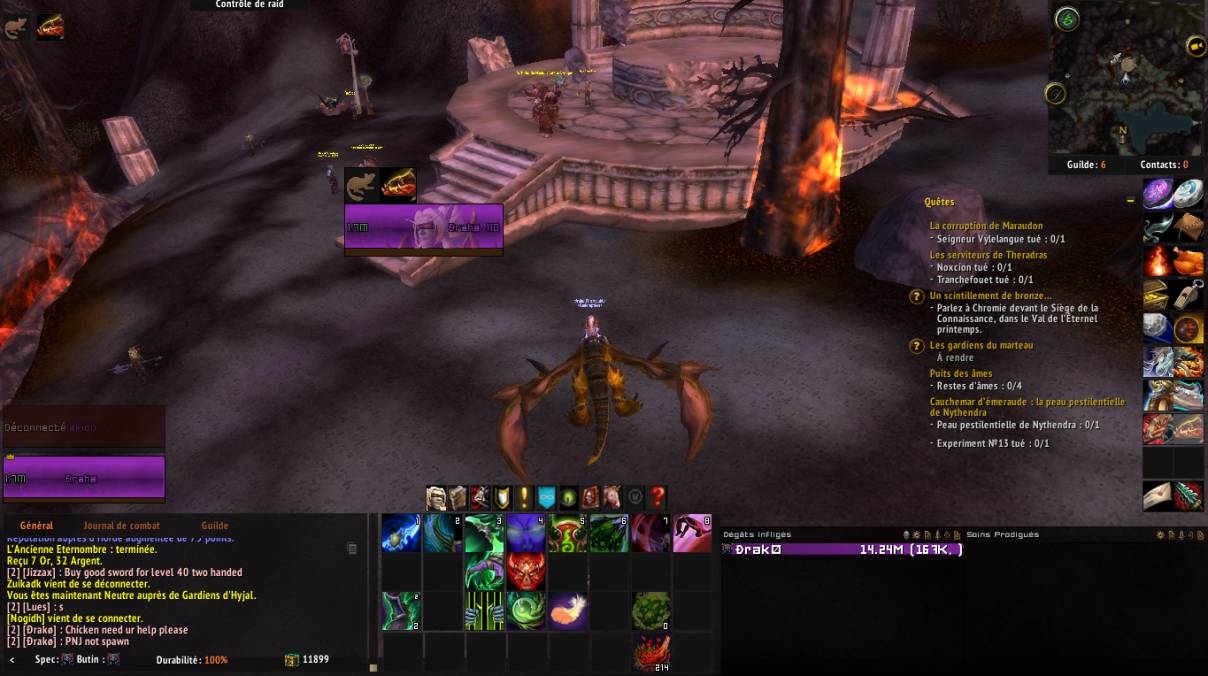Use the green prison bars ability
The height and width of the screenshot is (676, 1208).
[x=484, y=611]
